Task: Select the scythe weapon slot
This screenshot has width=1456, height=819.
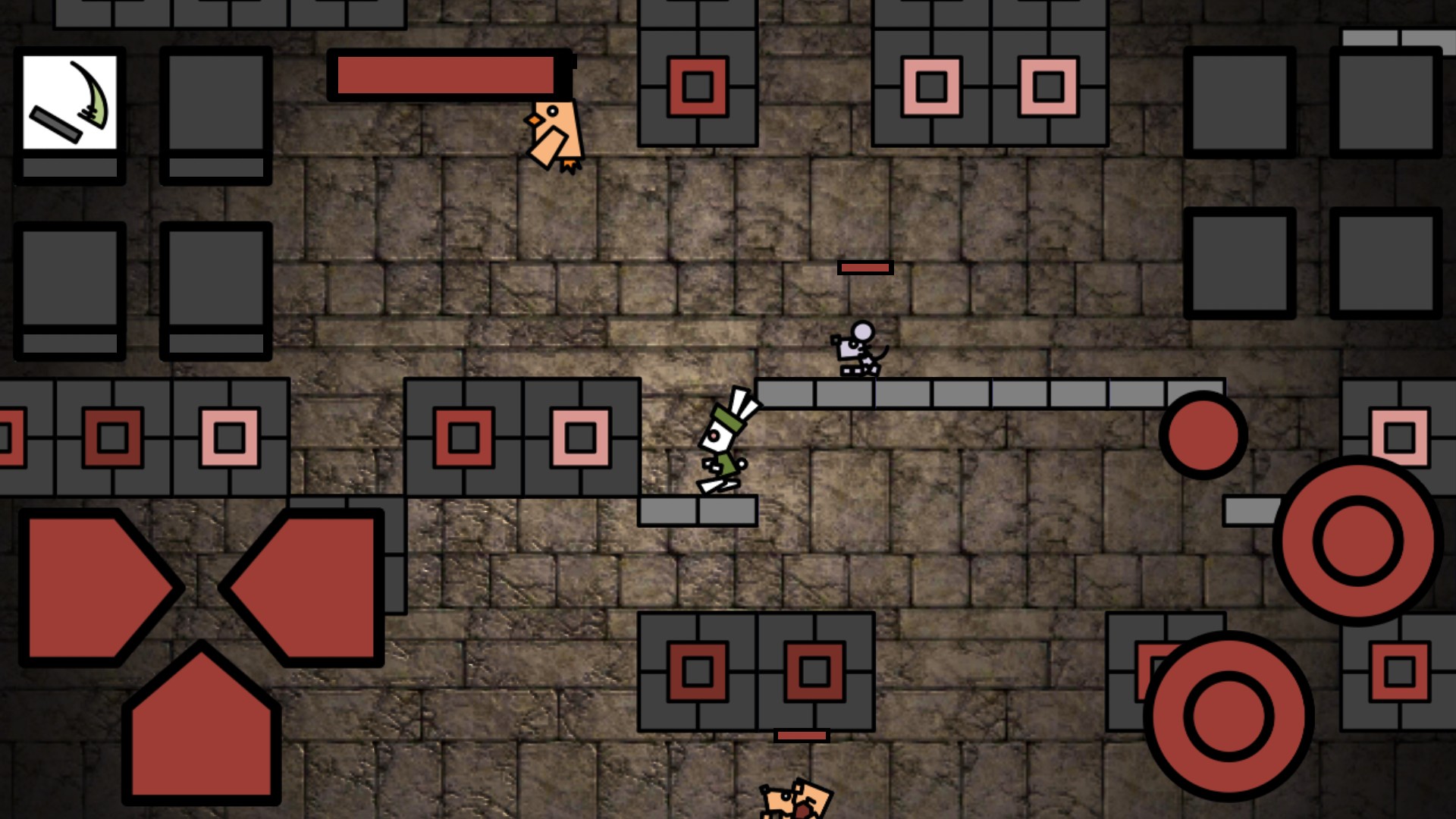Action: coord(70,102)
